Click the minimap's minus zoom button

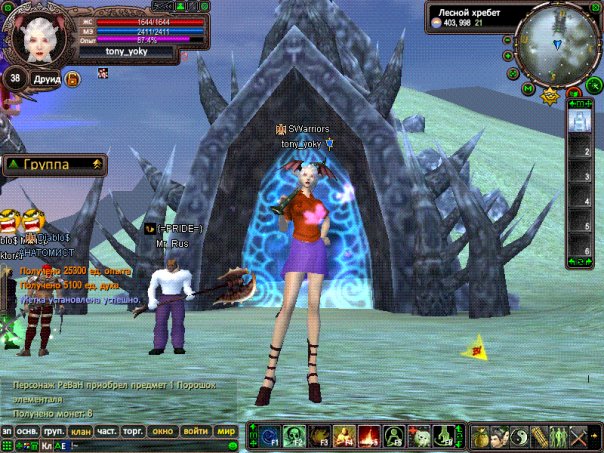pos(509,40)
